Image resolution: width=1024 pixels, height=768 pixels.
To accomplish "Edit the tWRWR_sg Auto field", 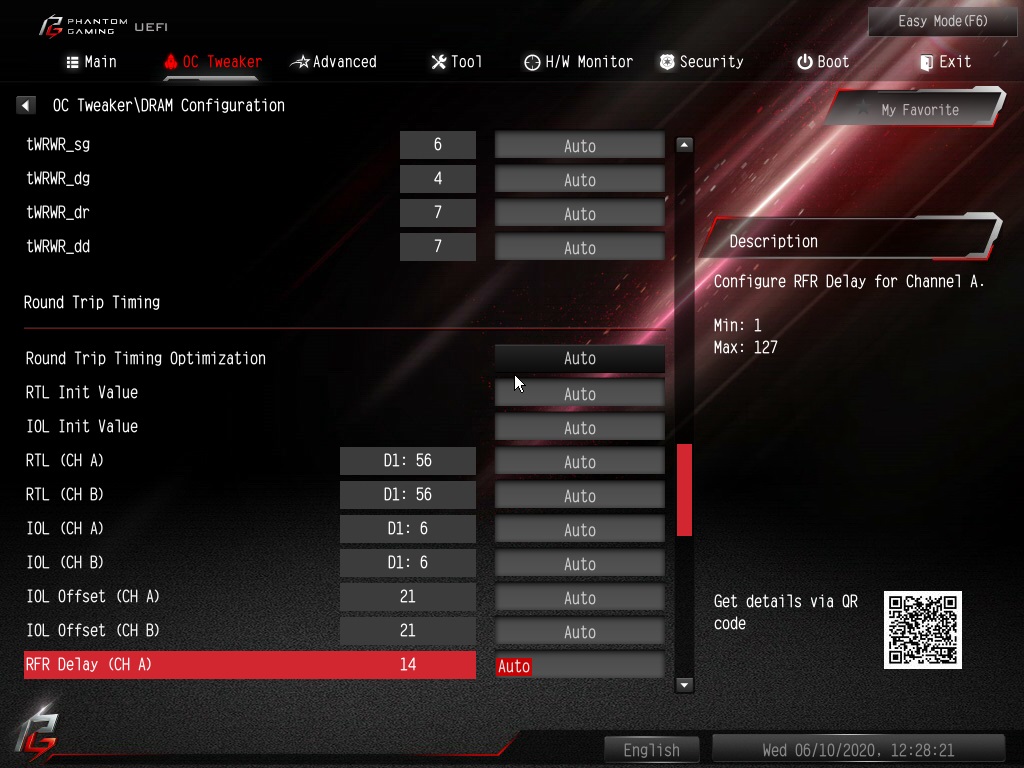I will (x=580, y=146).
